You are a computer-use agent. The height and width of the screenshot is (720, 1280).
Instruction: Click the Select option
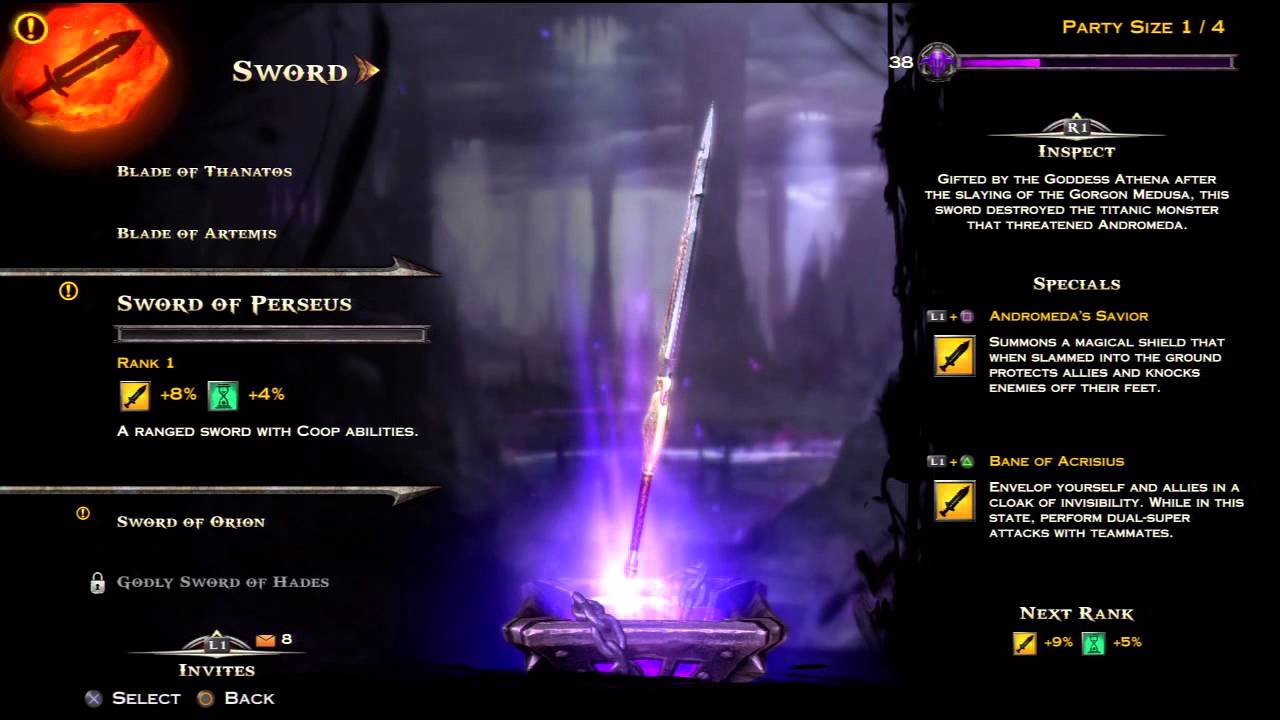click(x=133, y=698)
